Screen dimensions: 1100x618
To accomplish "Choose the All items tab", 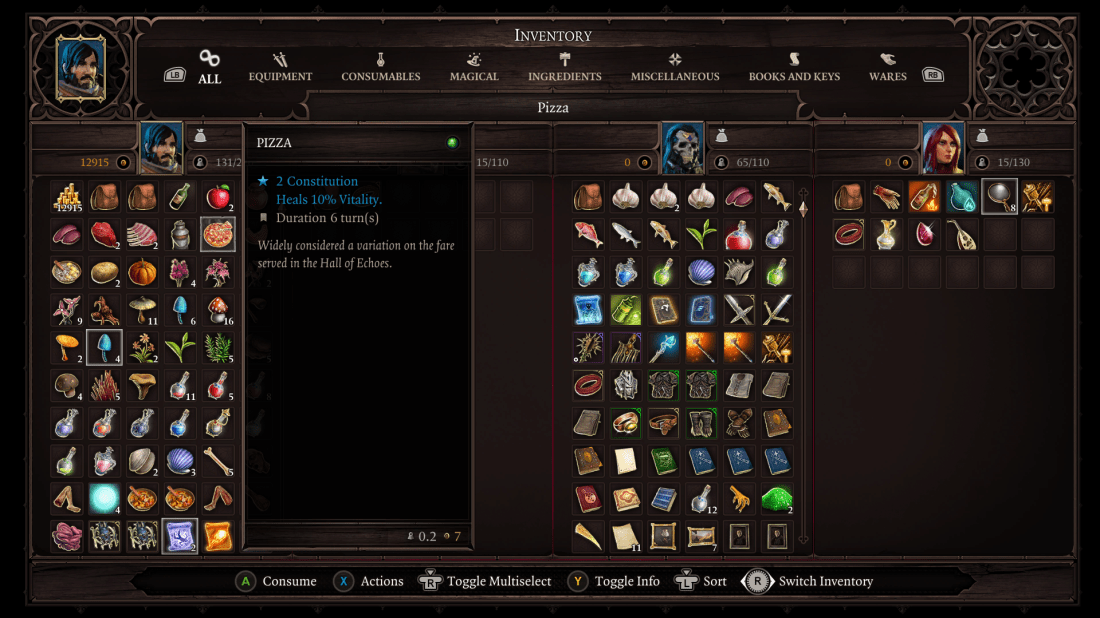I will click(209, 67).
